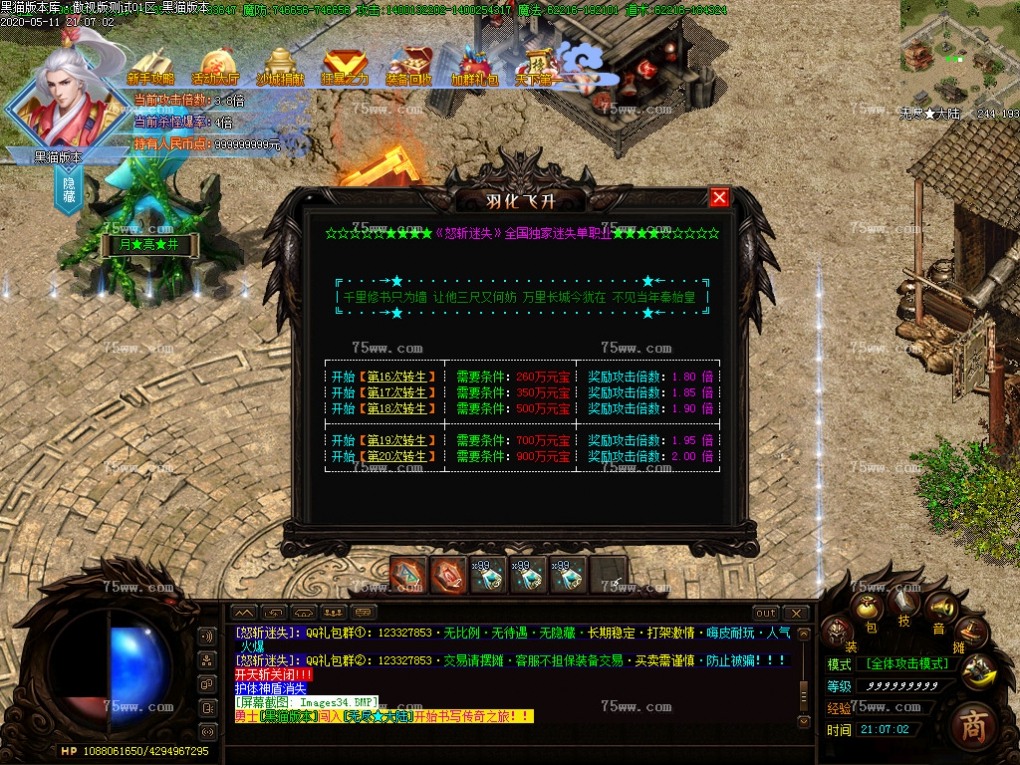This screenshot has height=765, width=1020.
Task: Toggle the 隐藏 hide banner under the portrait
Action: pos(69,190)
